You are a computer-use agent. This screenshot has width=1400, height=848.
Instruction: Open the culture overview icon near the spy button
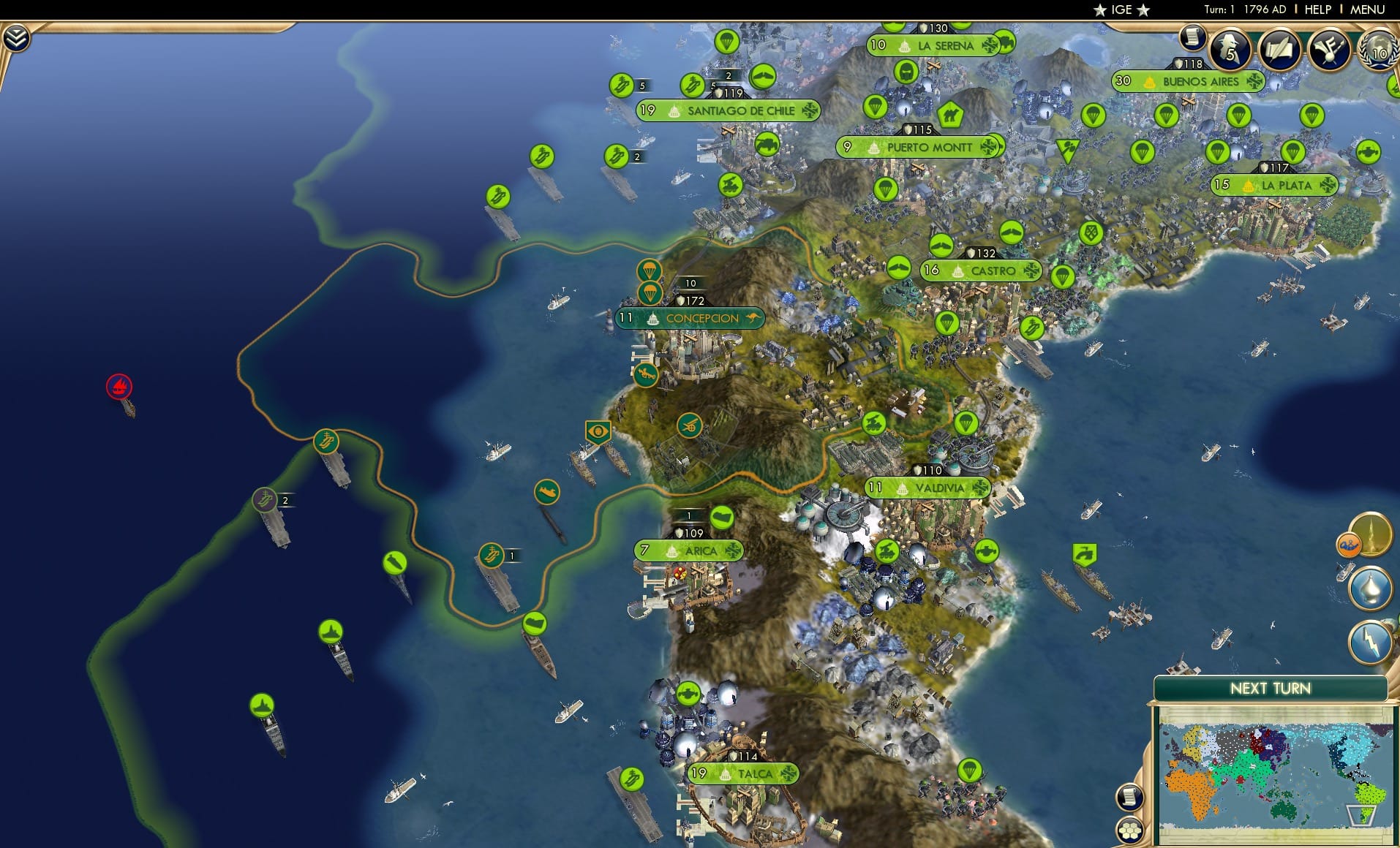(x=1328, y=48)
